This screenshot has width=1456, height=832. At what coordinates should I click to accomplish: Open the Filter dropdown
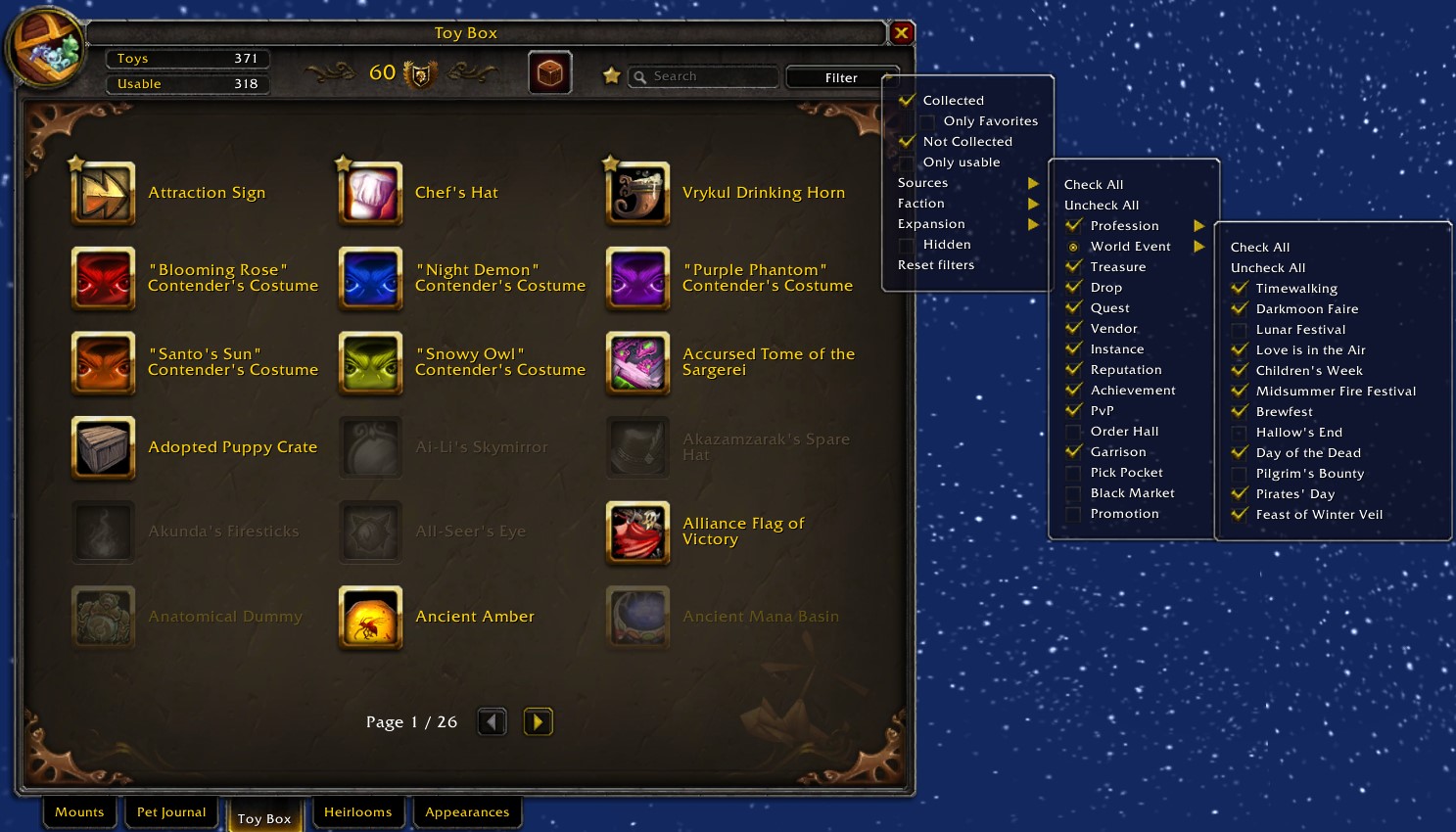click(841, 77)
